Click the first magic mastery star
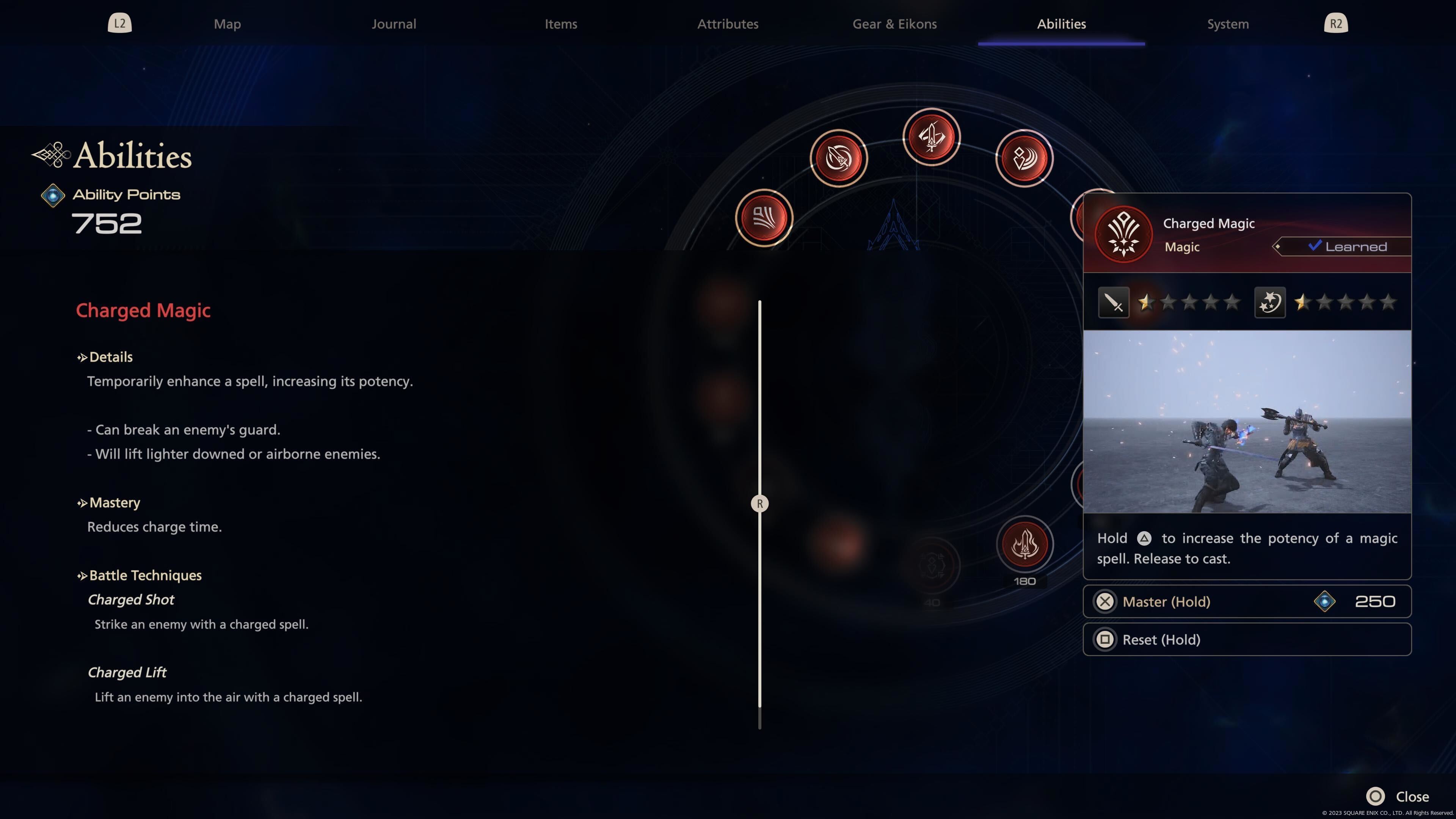 pos(1302,303)
